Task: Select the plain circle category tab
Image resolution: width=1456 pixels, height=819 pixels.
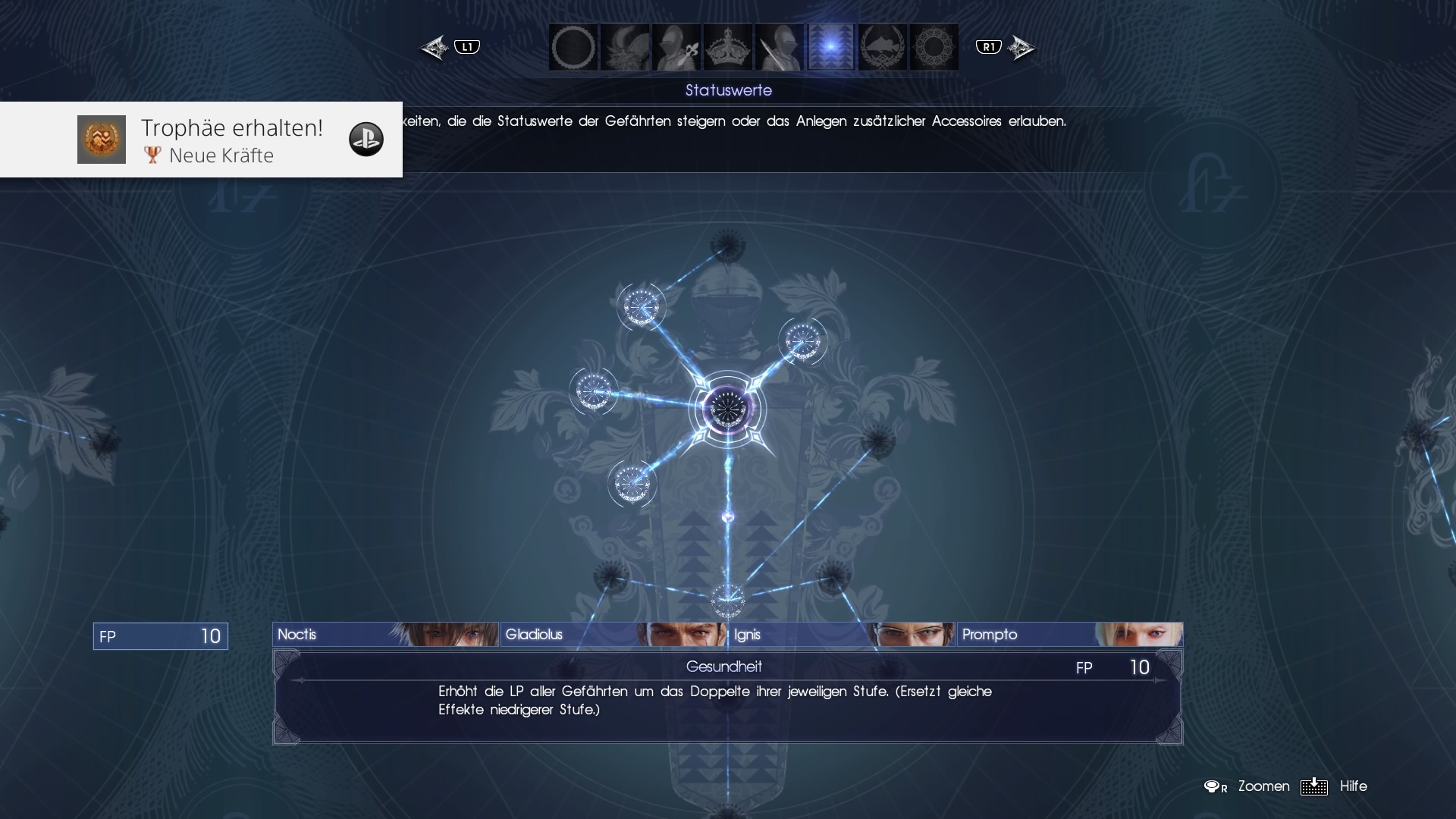Action: click(x=573, y=47)
